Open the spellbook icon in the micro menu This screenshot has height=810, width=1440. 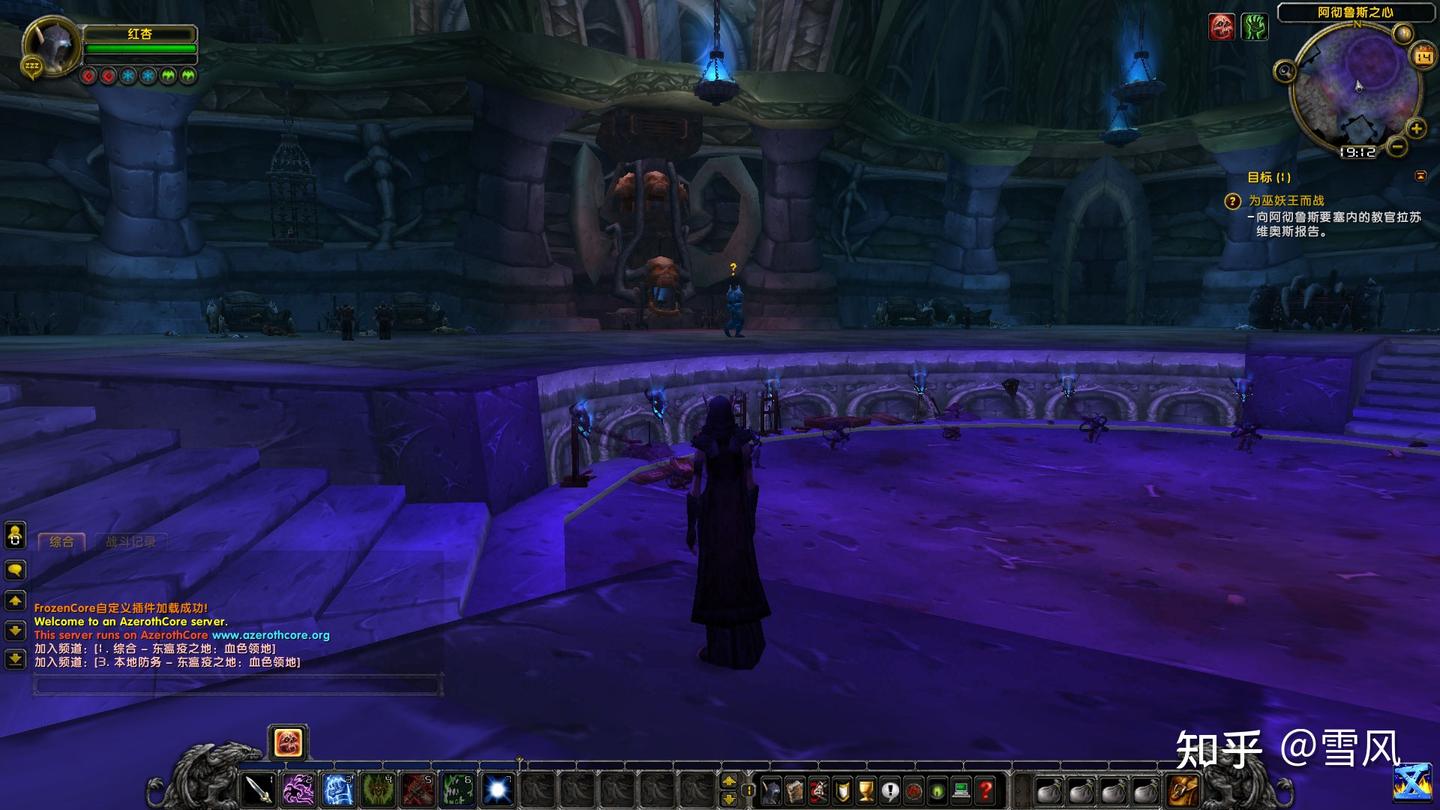pyautogui.click(x=794, y=790)
